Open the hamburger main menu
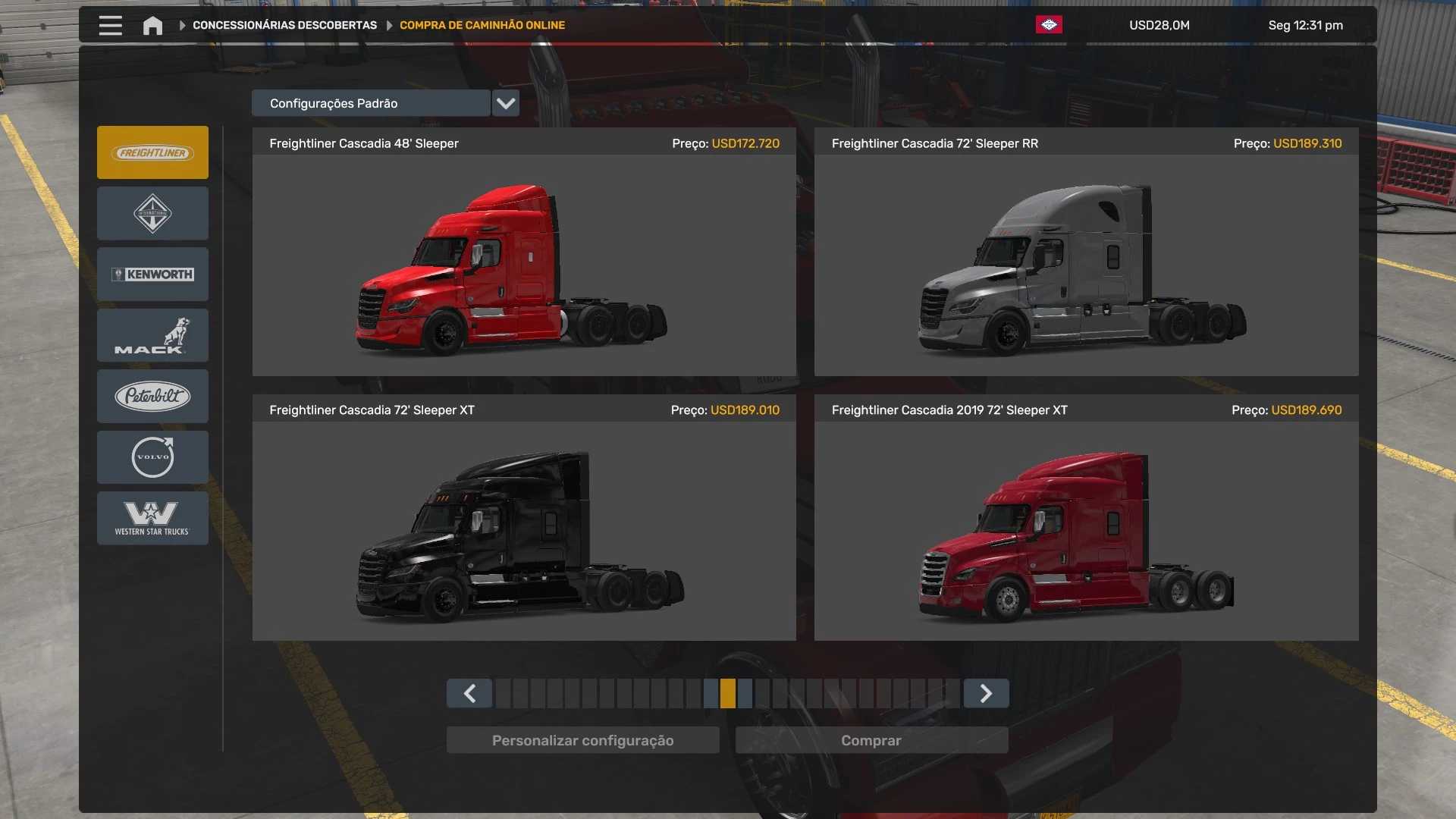 111,26
